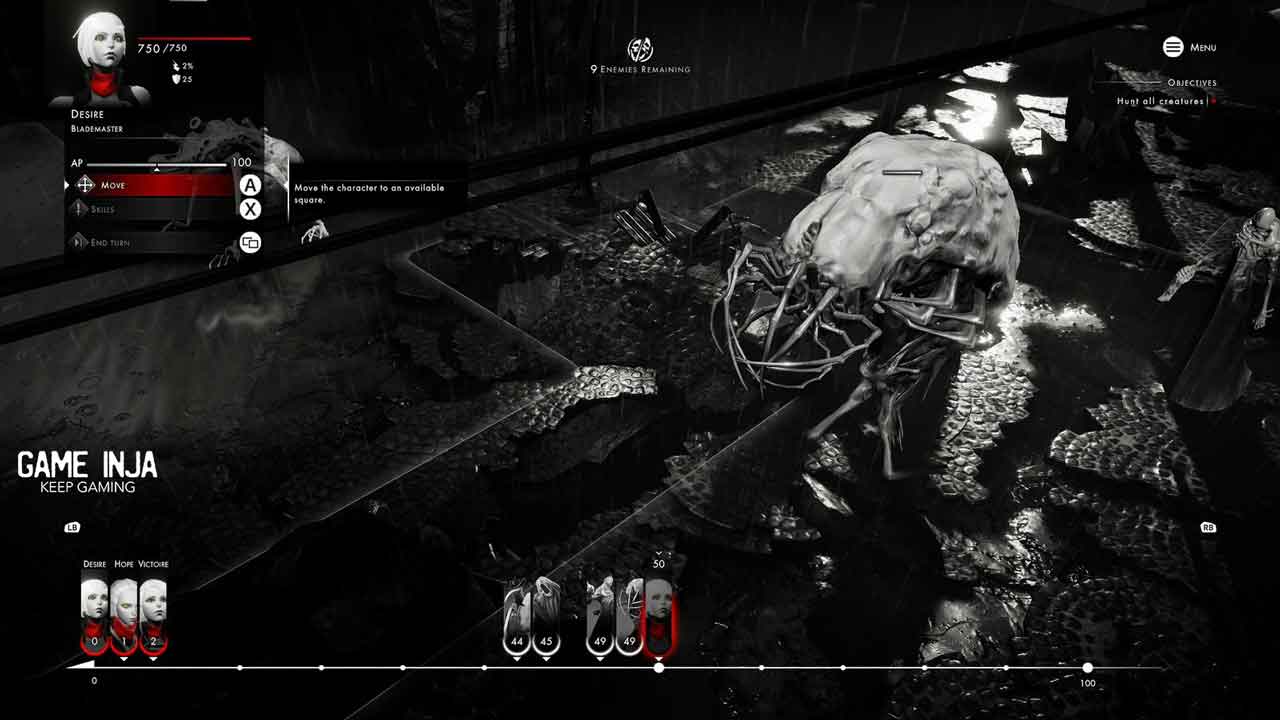Choose End turn
Image resolution: width=1280 pixels, height=720 pixels.
click(150, 242)
